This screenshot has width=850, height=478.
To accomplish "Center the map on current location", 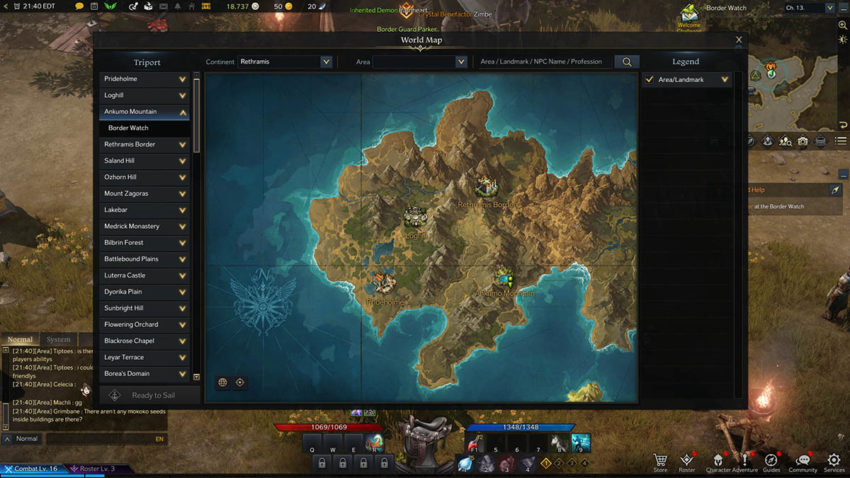I will (x=240, y=382).
